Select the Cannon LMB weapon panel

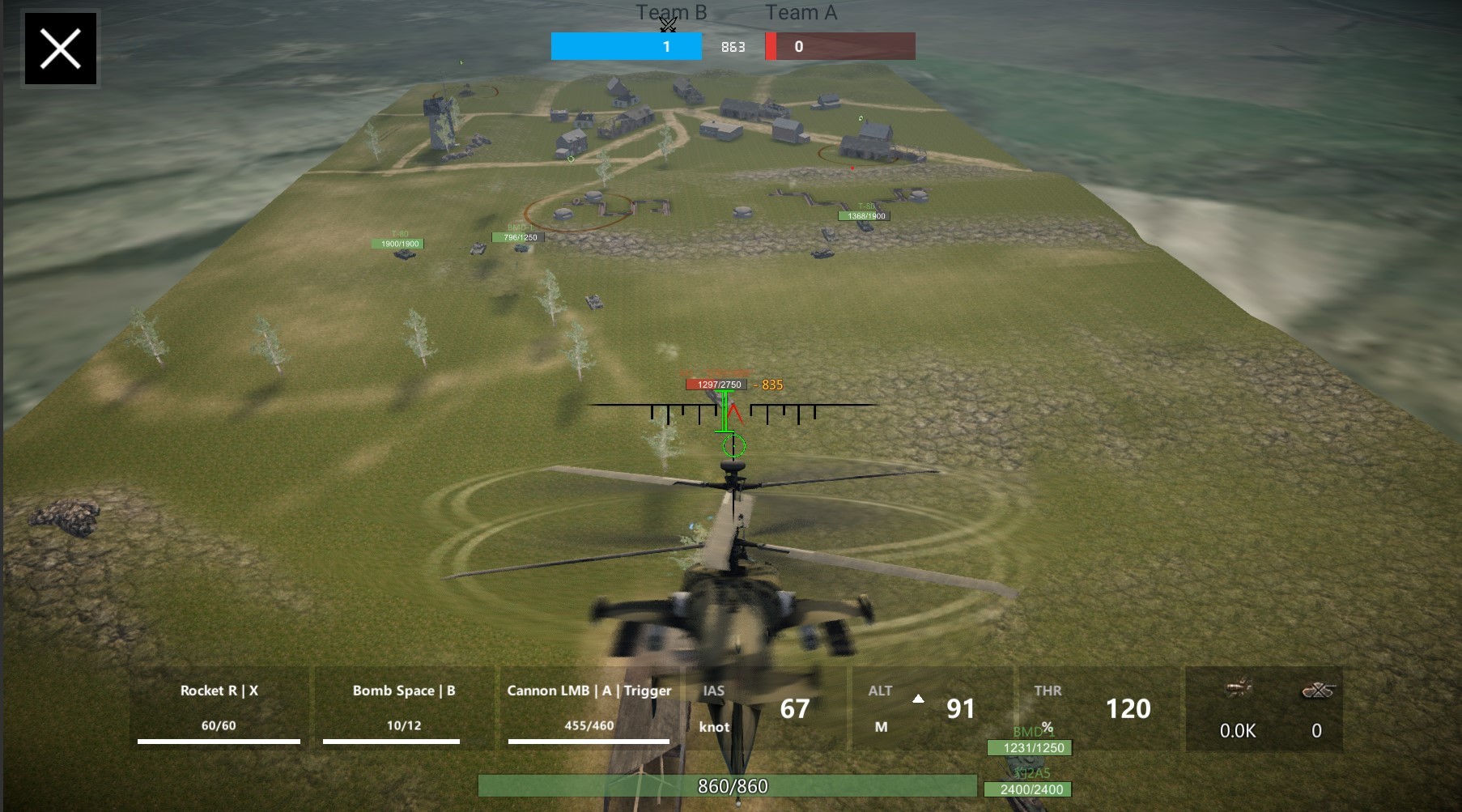[588, 708]
